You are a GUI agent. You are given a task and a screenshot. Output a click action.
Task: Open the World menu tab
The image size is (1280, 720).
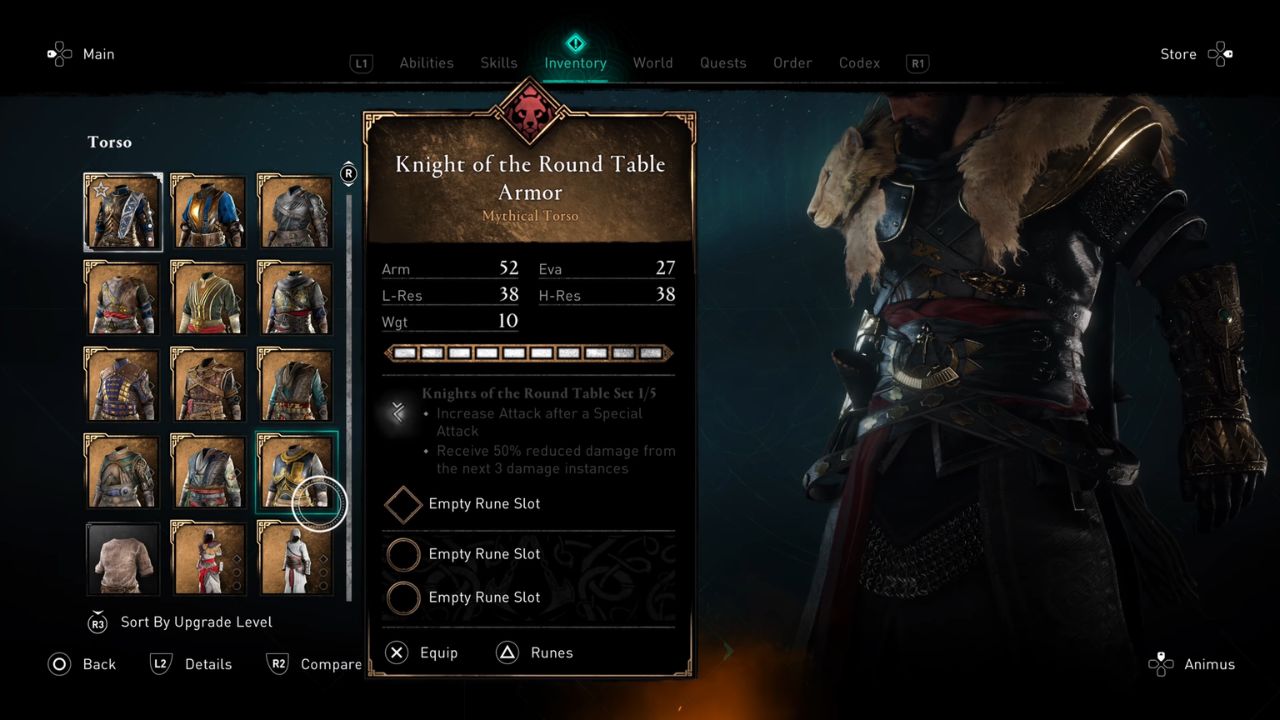click(653, 63)
